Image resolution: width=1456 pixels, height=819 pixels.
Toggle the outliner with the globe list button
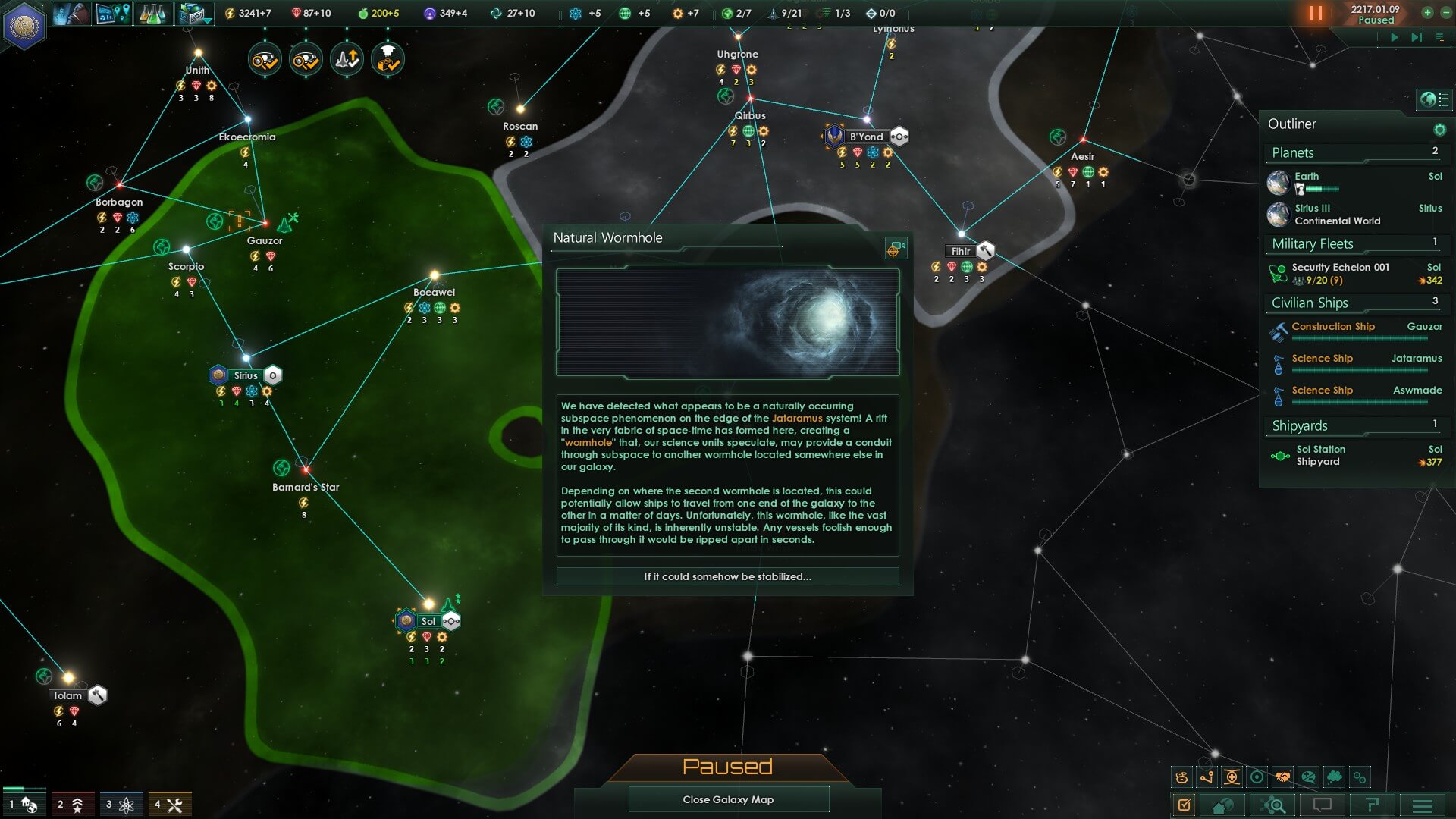1432,99
